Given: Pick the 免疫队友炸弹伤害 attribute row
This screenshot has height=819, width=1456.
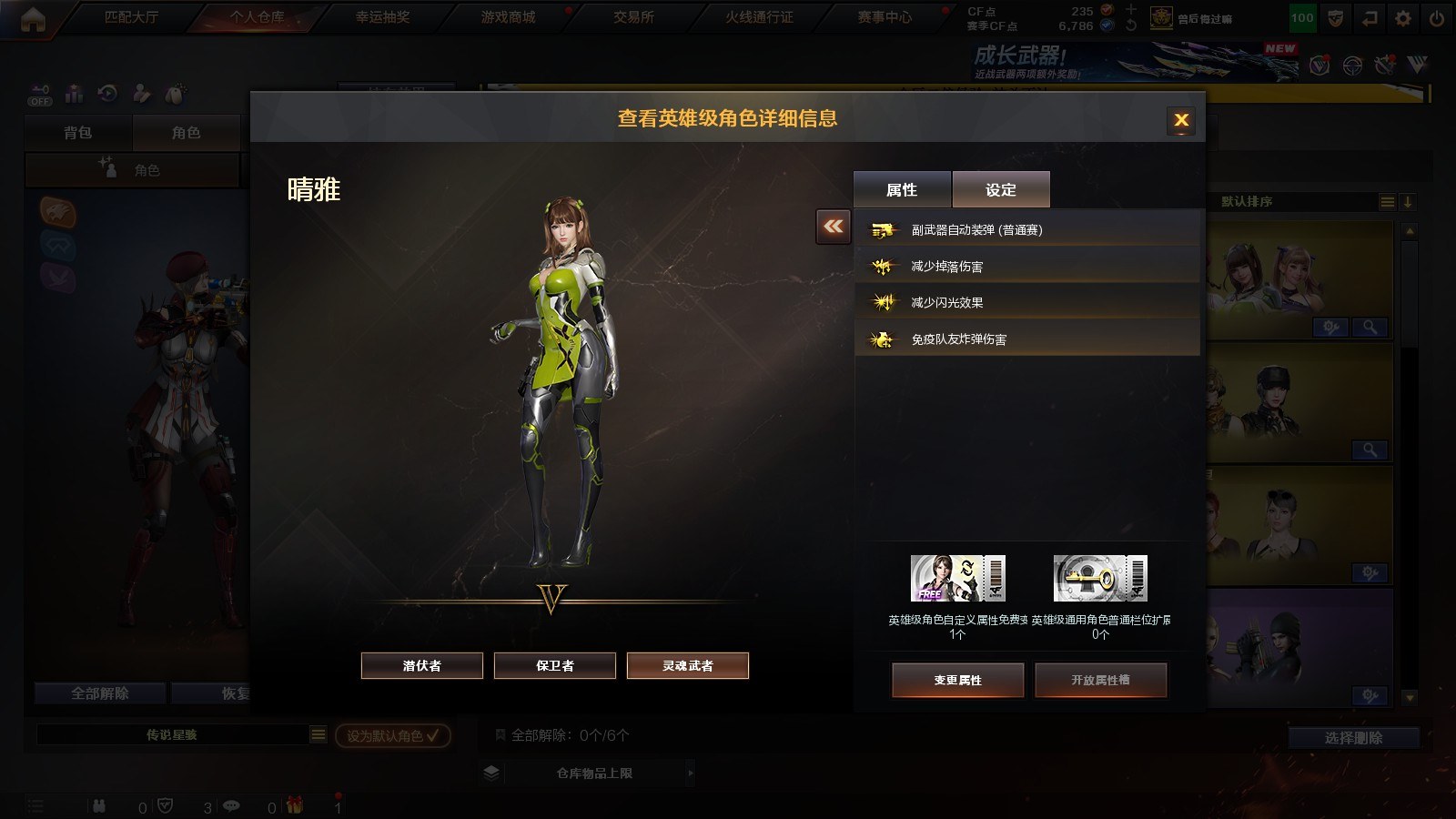Looking at the screenshot, I should (1026, 339).
